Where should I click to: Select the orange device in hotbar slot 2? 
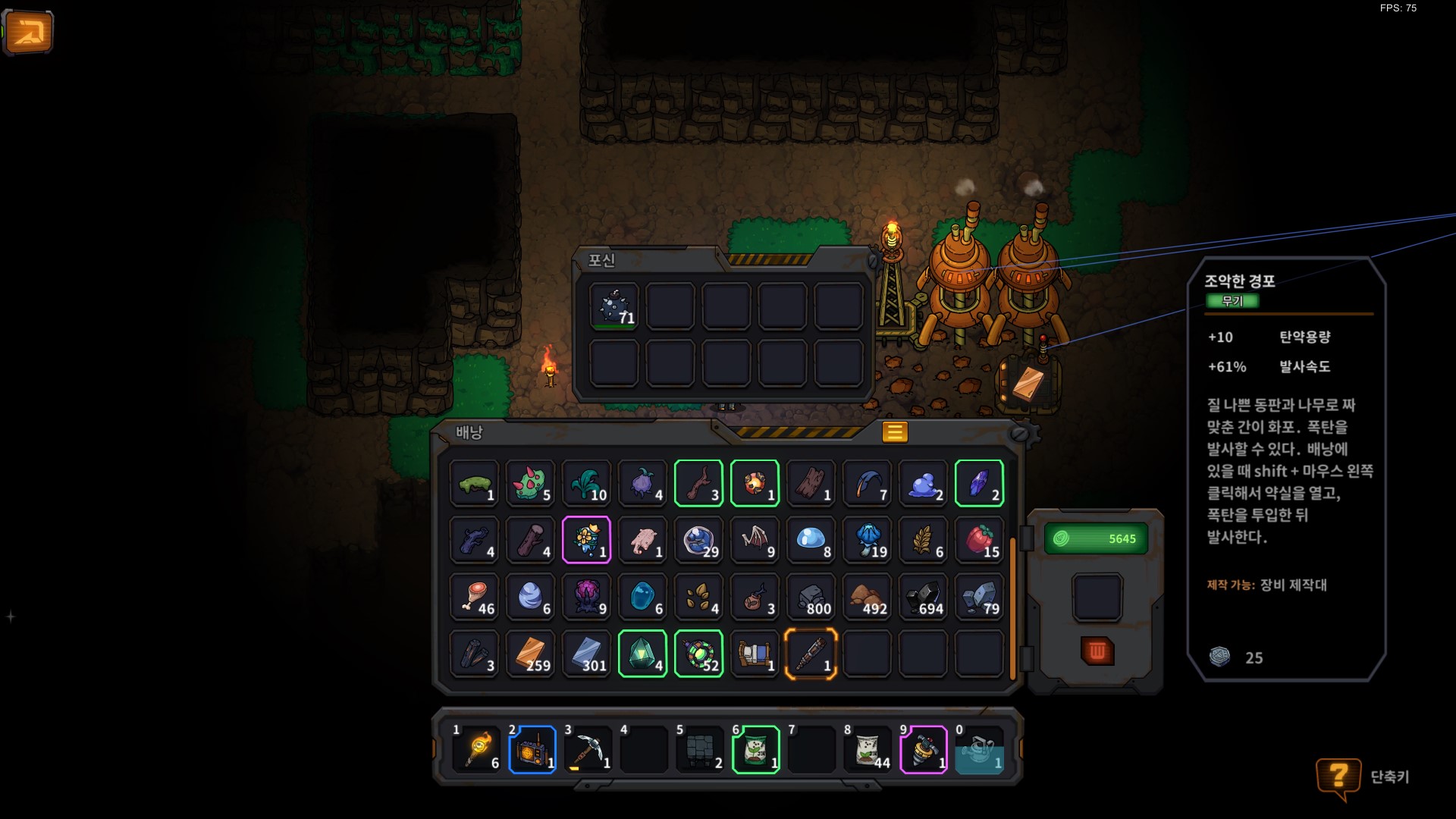[532, 750]
